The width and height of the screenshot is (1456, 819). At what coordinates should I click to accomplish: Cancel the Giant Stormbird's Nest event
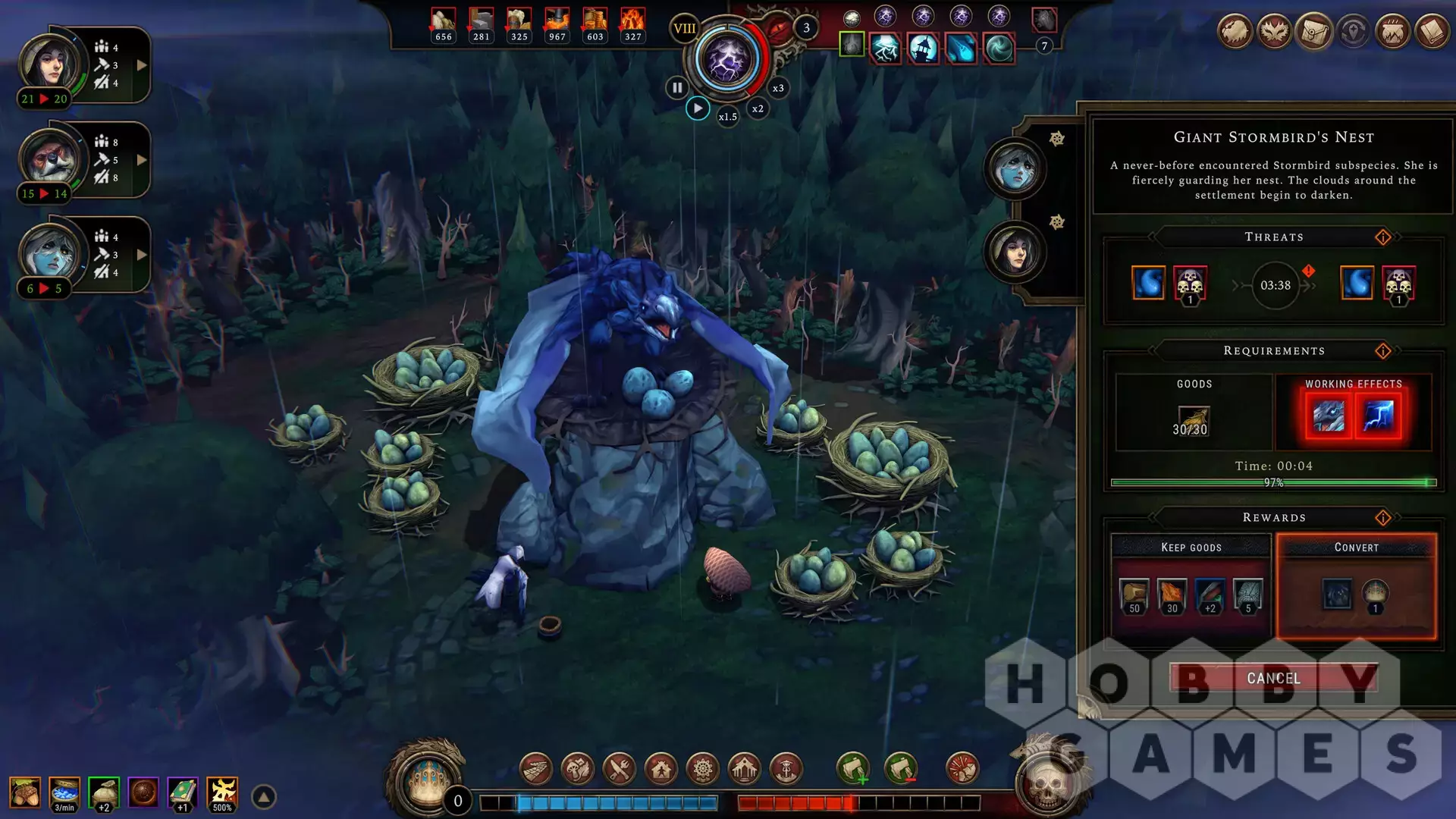click(x=1273, y=678)
